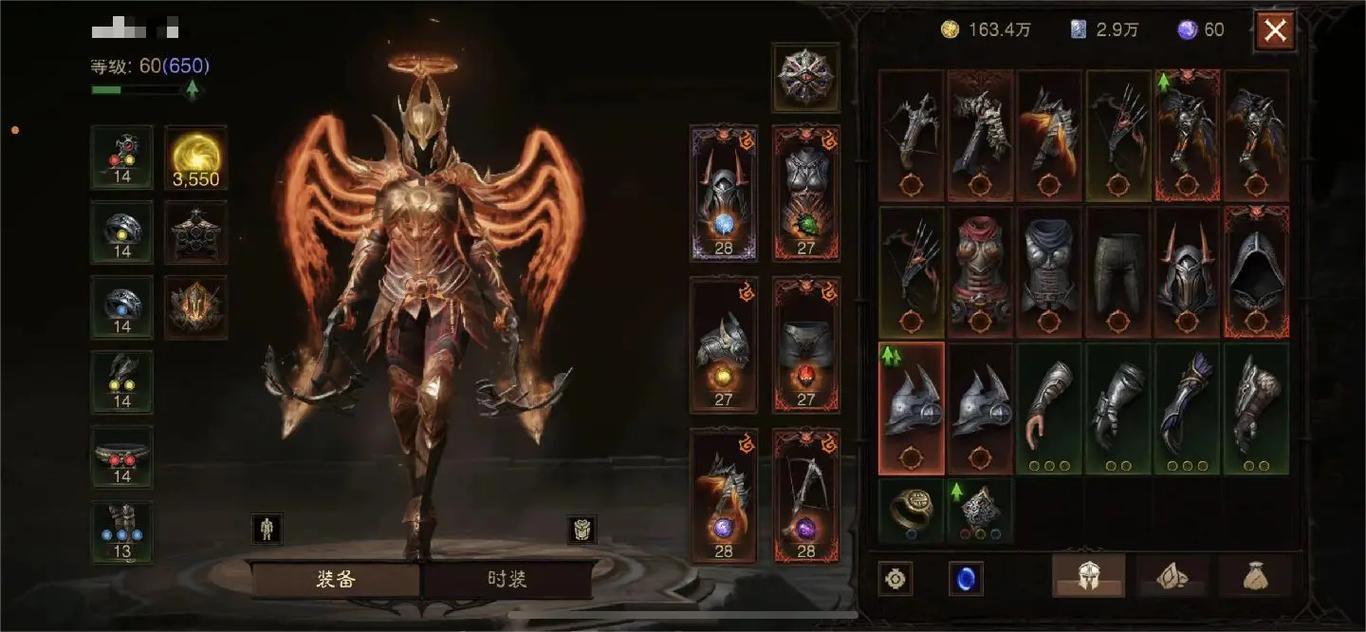This screenshot has width=1366, height=632.
Task: Open the equipped boots slot ranked 13
Action: tap(122, 532)
